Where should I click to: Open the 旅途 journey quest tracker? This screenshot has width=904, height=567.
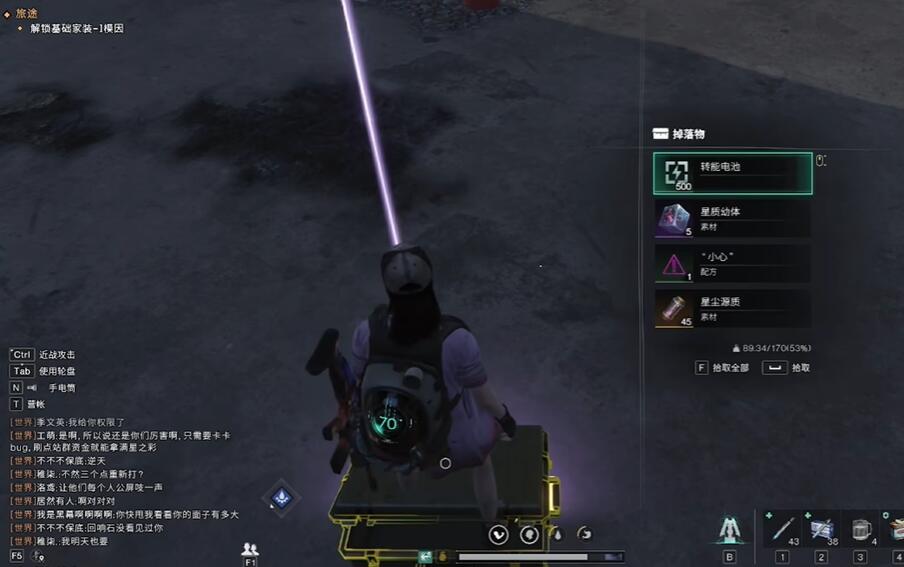pos(27,13)
